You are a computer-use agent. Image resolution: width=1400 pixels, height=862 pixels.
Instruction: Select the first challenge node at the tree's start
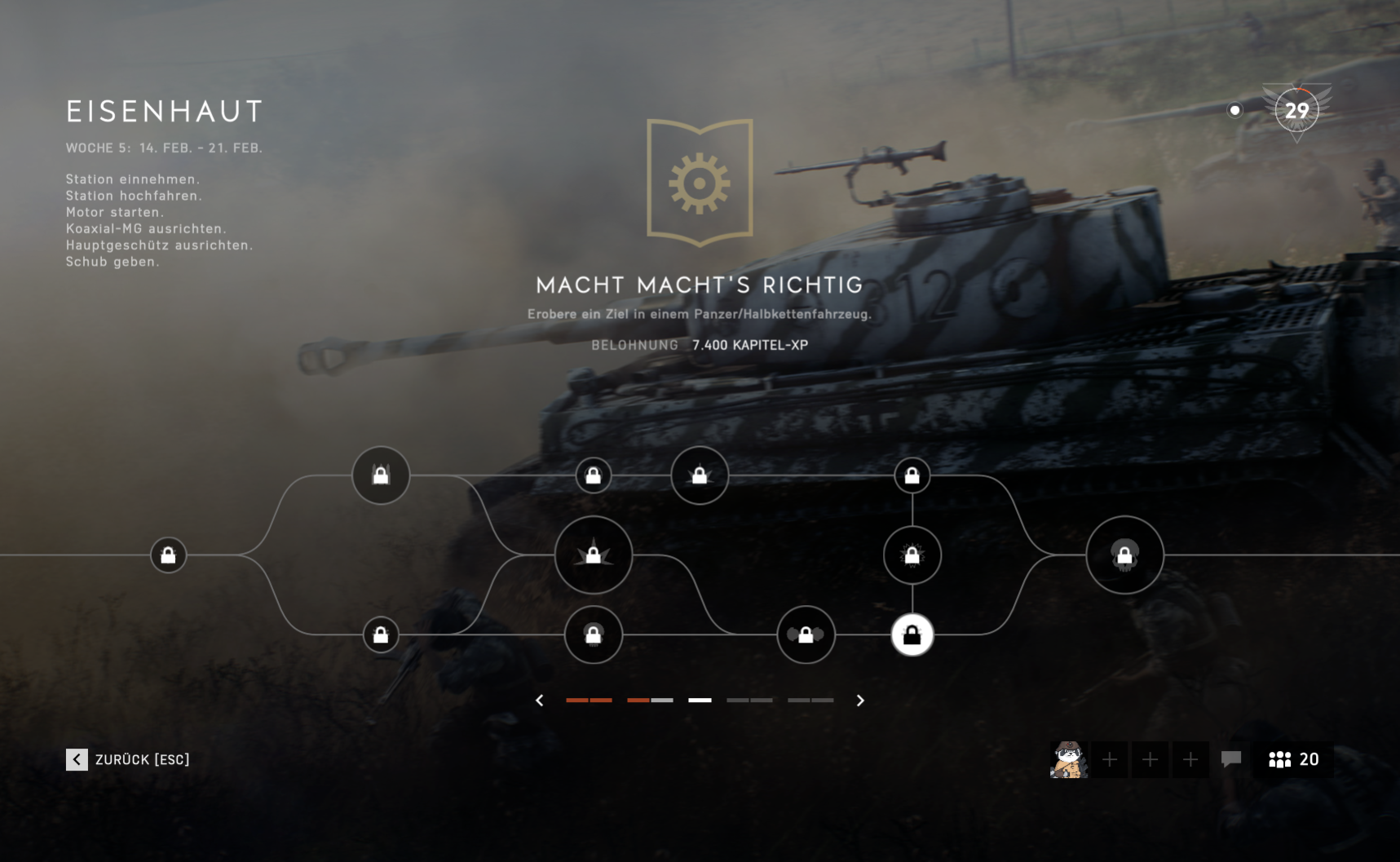[x=169, y=555]
